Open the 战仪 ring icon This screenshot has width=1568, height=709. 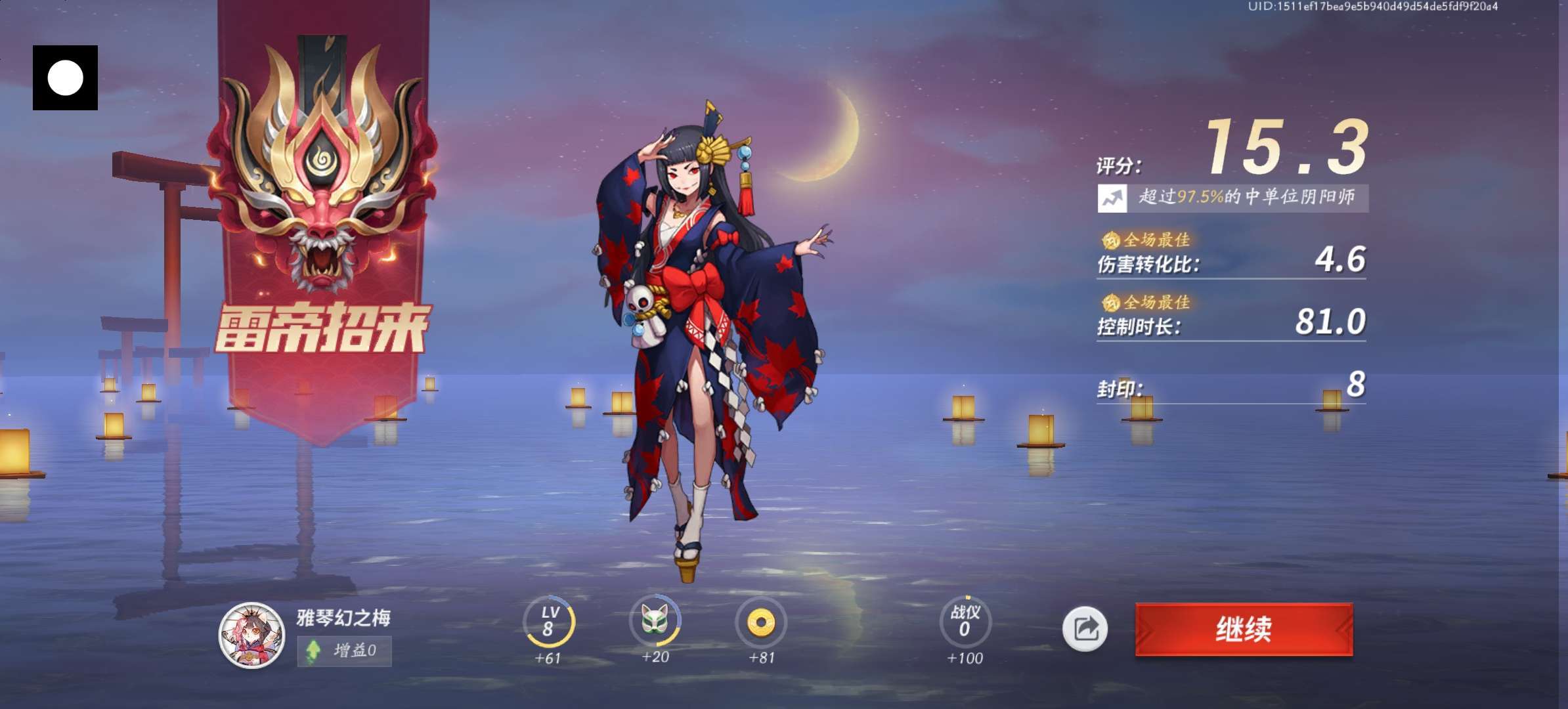point(965,621)
